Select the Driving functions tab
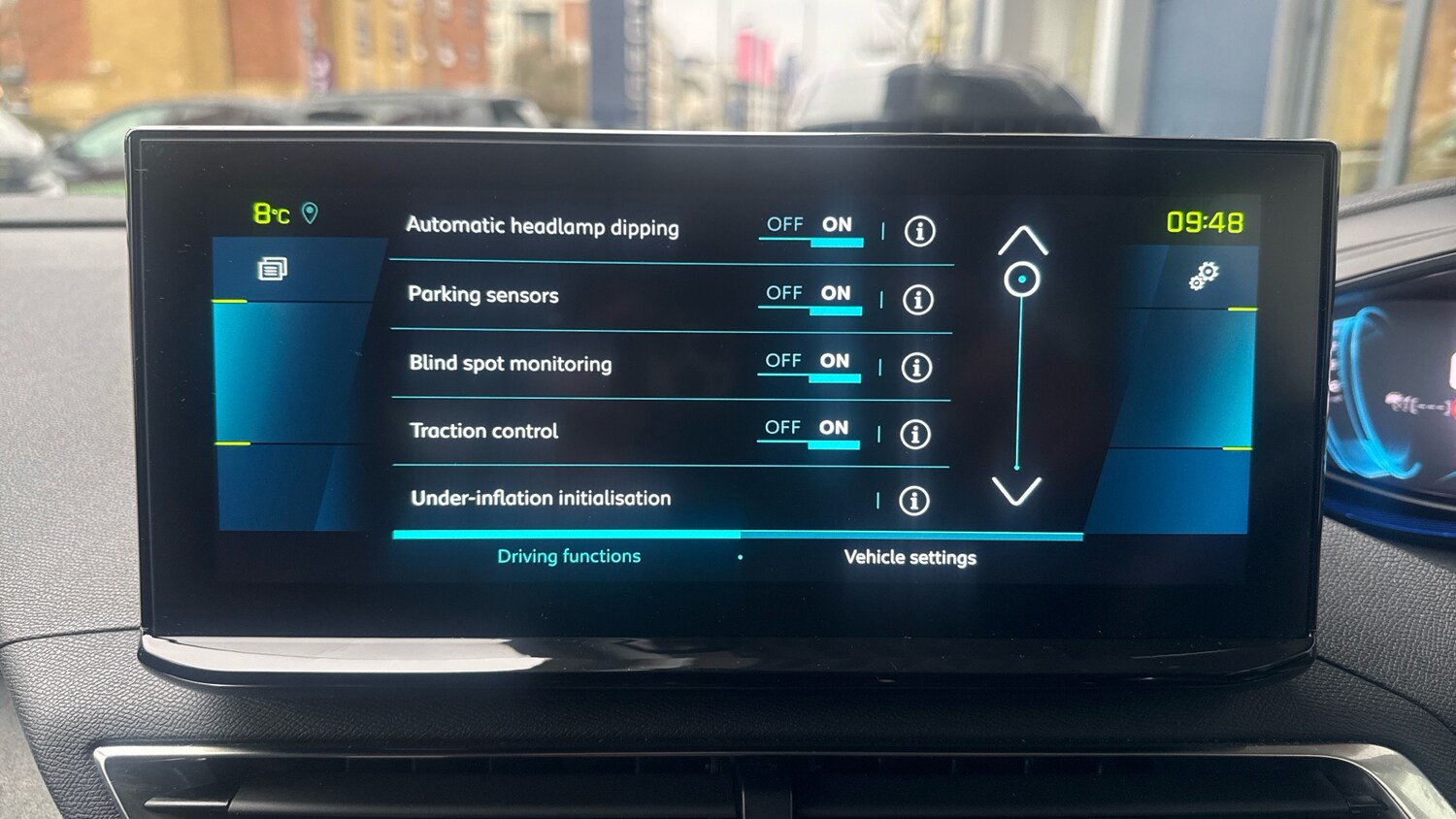Viewport: 1456px width, 819px height. coord(568,555)
